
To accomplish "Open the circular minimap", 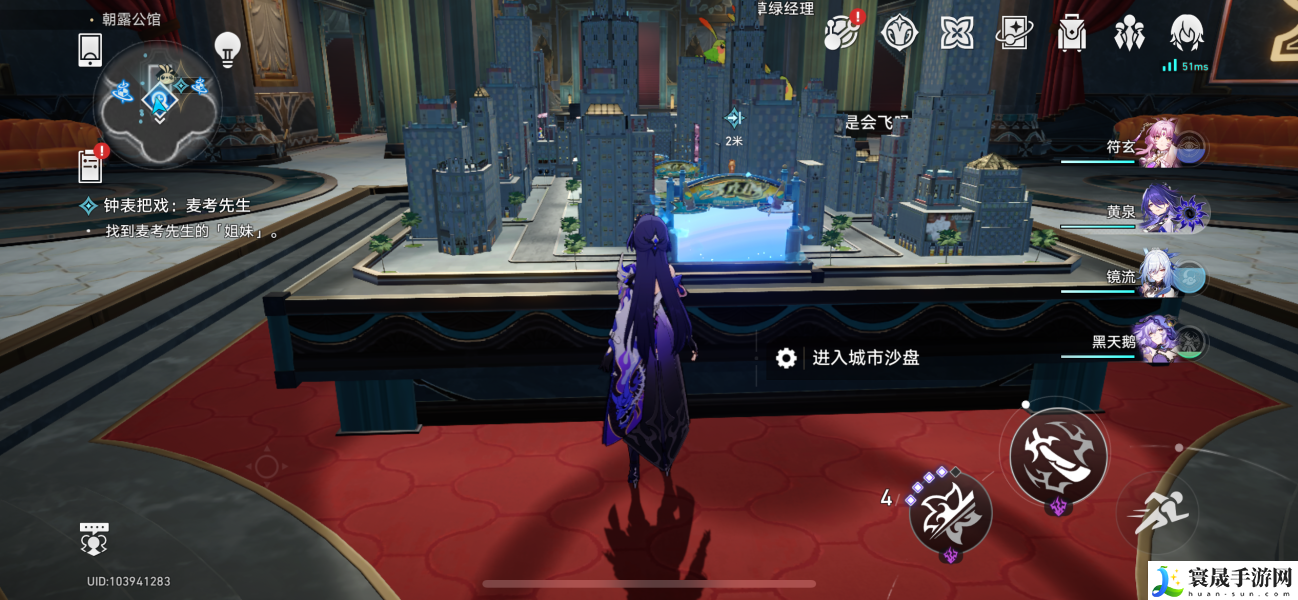I will 157,101.
